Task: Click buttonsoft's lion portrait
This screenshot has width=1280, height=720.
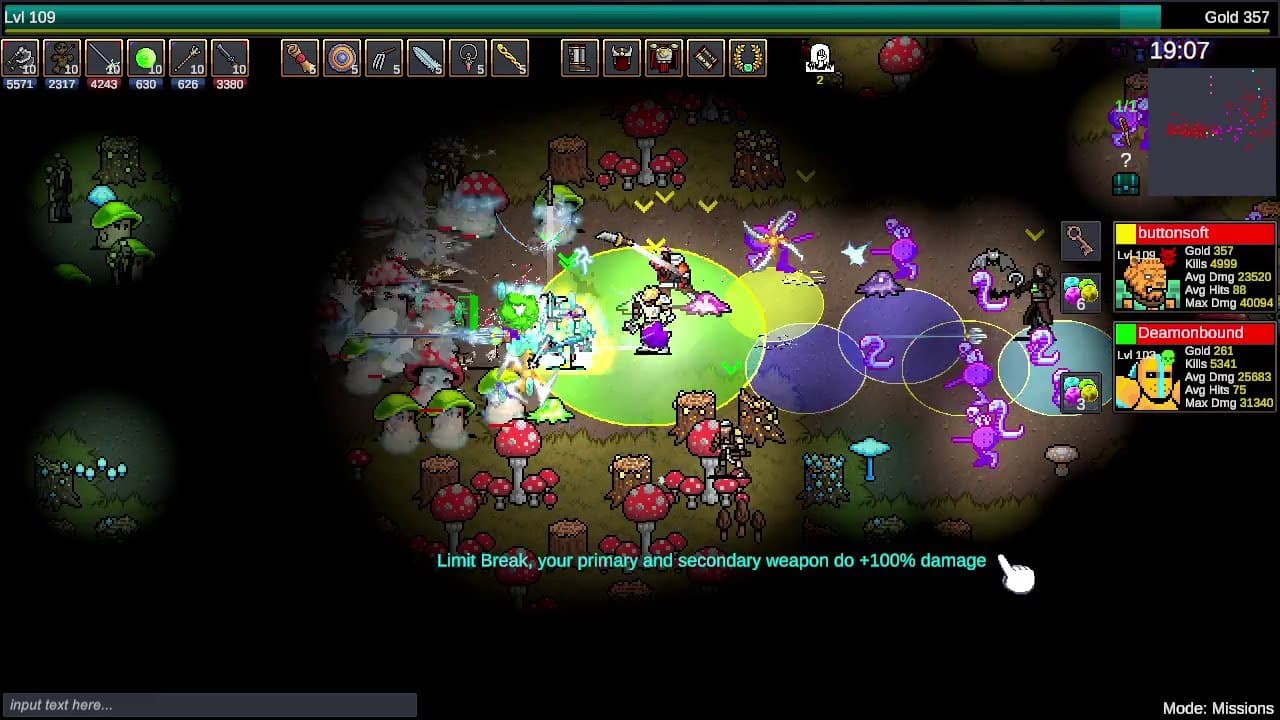Action: point(1147,283)
